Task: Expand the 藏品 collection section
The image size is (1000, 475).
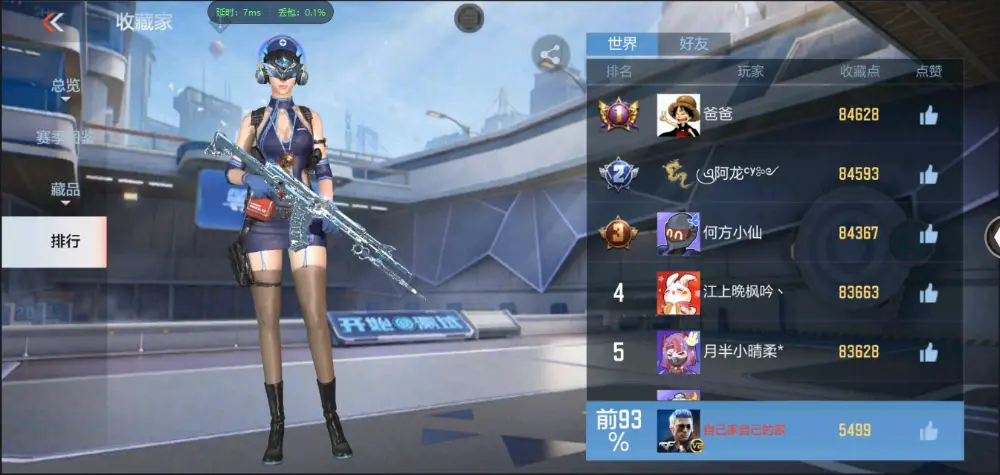Action: (66, 189)
